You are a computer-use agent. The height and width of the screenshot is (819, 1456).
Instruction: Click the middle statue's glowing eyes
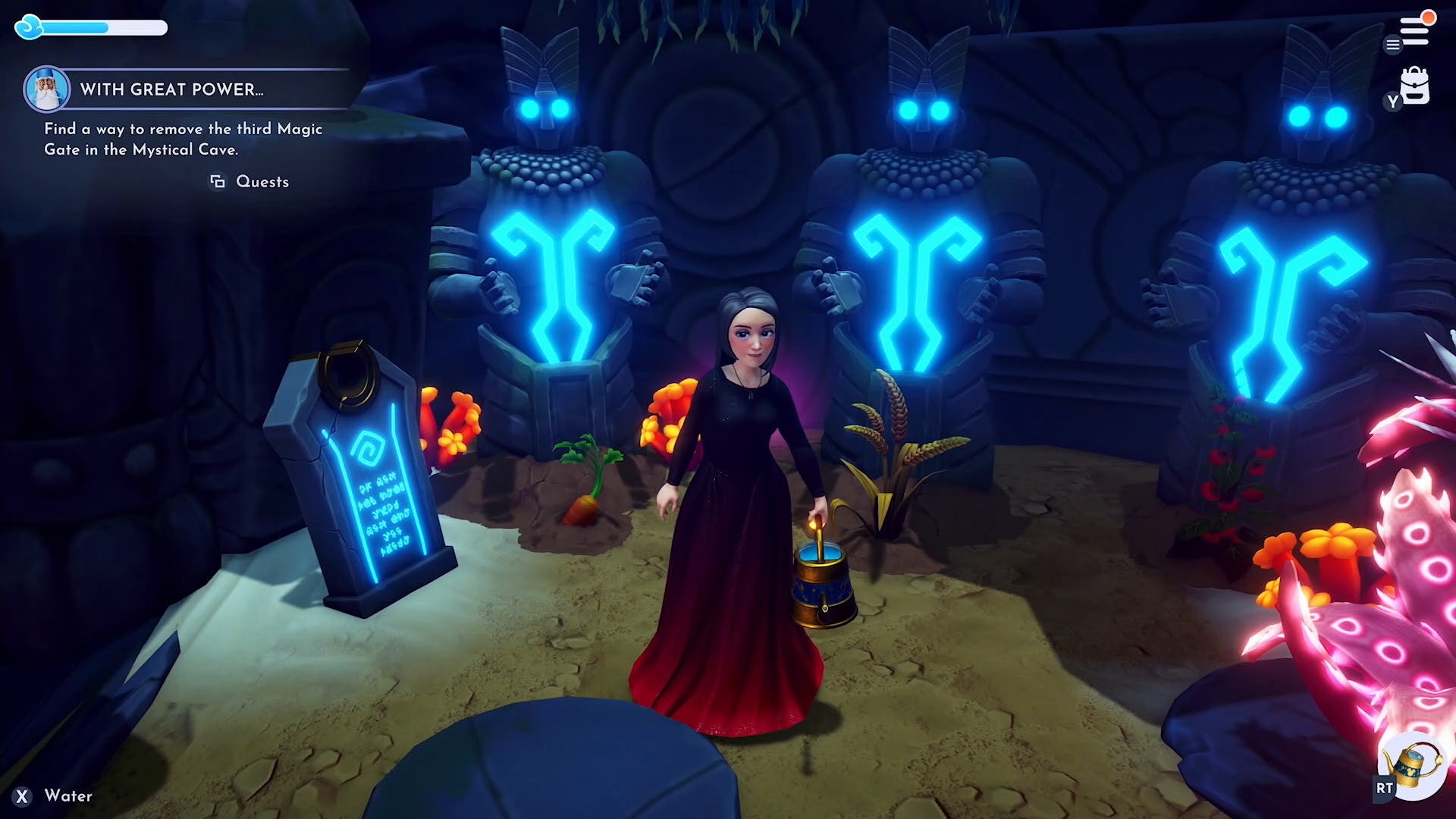tap(924, 111)
